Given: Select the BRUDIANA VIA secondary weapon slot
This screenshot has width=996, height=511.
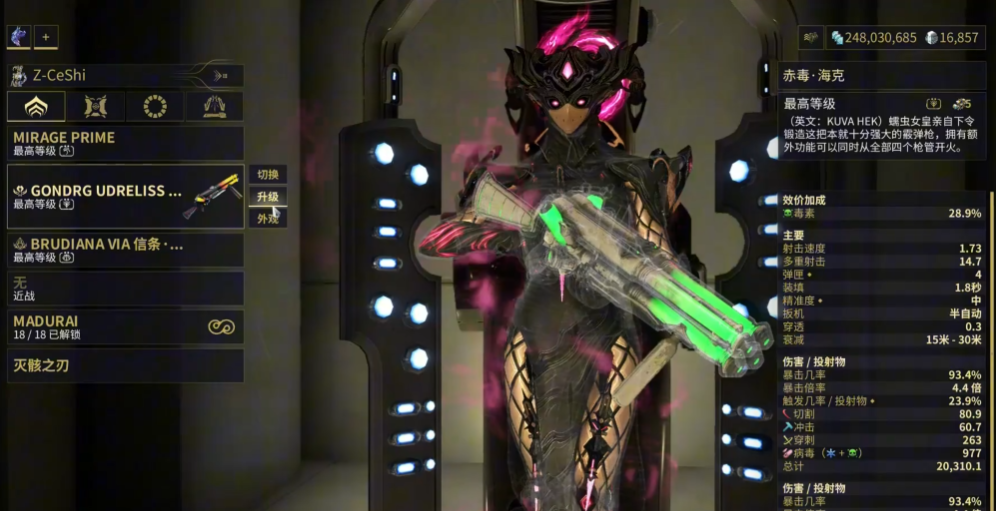Looking at the screenshot, I should [x=125, y=250].
